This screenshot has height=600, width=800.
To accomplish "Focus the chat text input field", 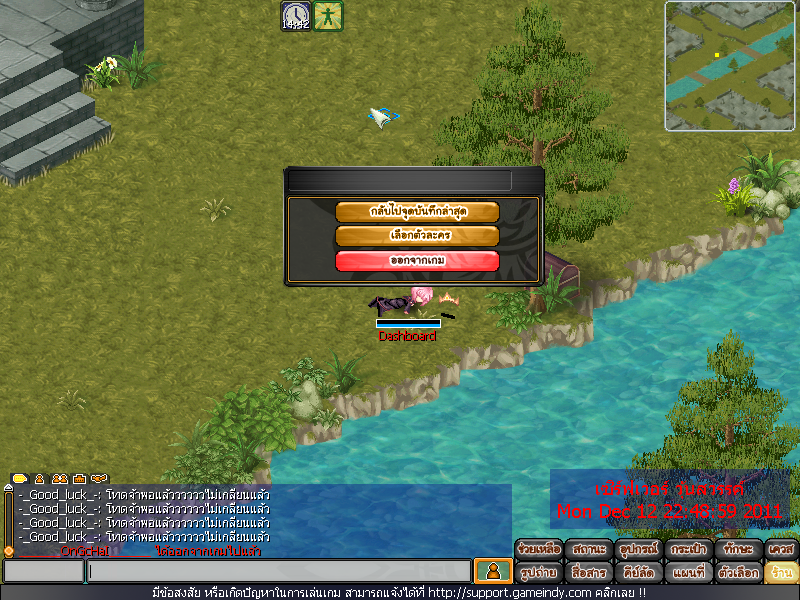I will [x=278, y=571].
